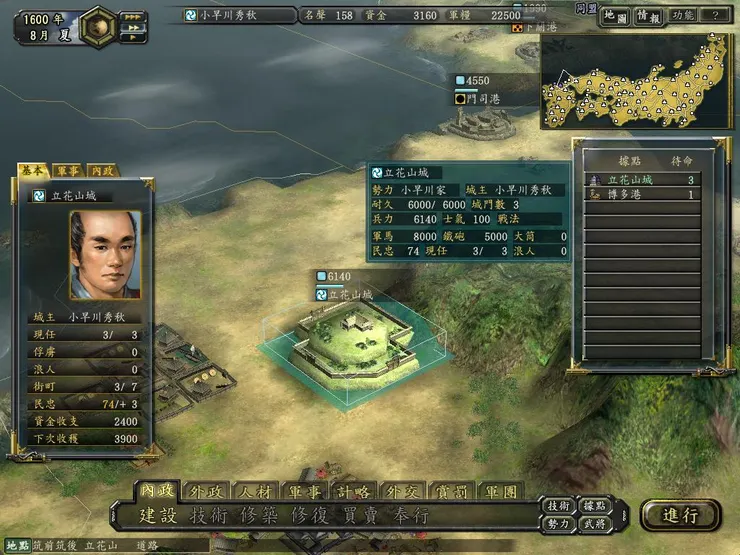Open the 武將 list button

coord(593,524)
